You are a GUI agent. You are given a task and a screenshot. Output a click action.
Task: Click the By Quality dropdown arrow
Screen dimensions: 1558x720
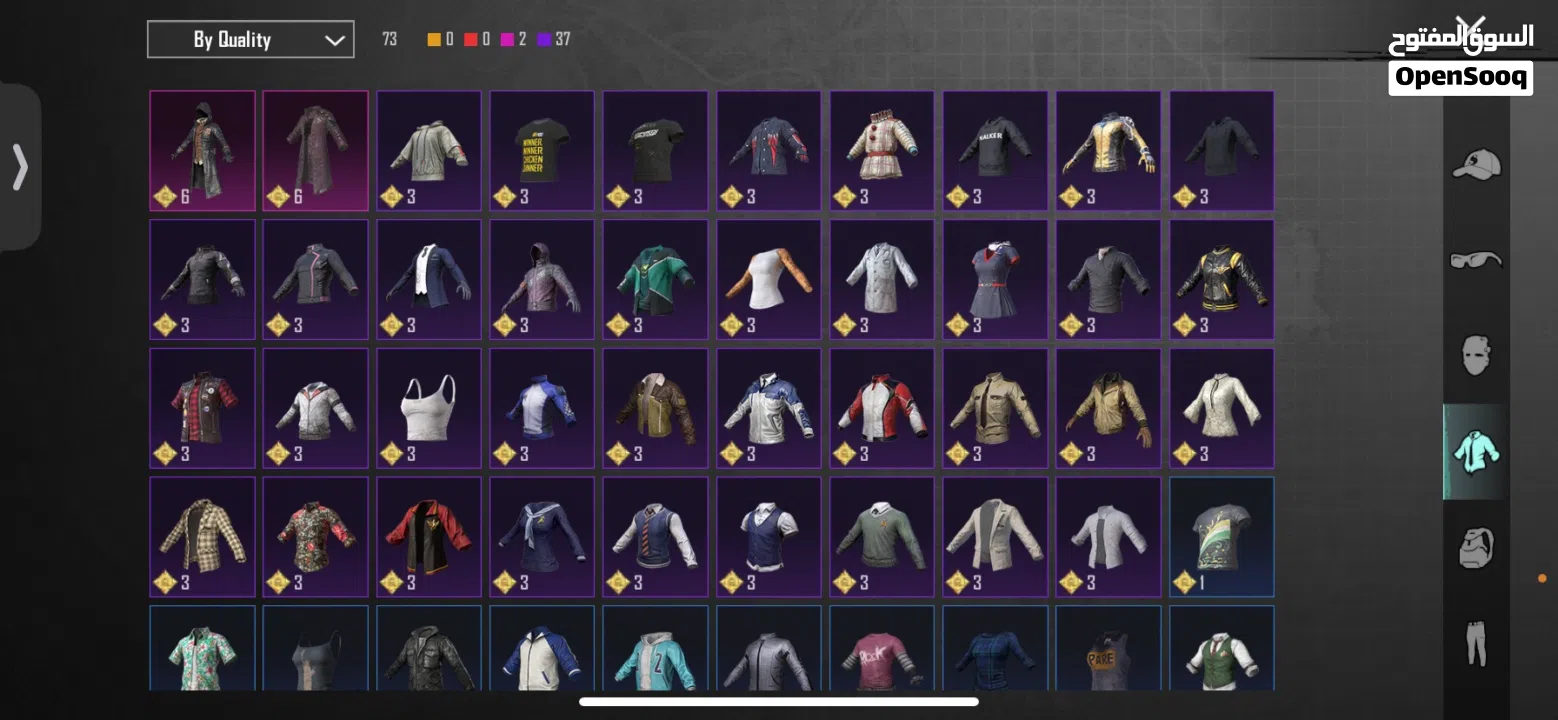pos(333,39)
